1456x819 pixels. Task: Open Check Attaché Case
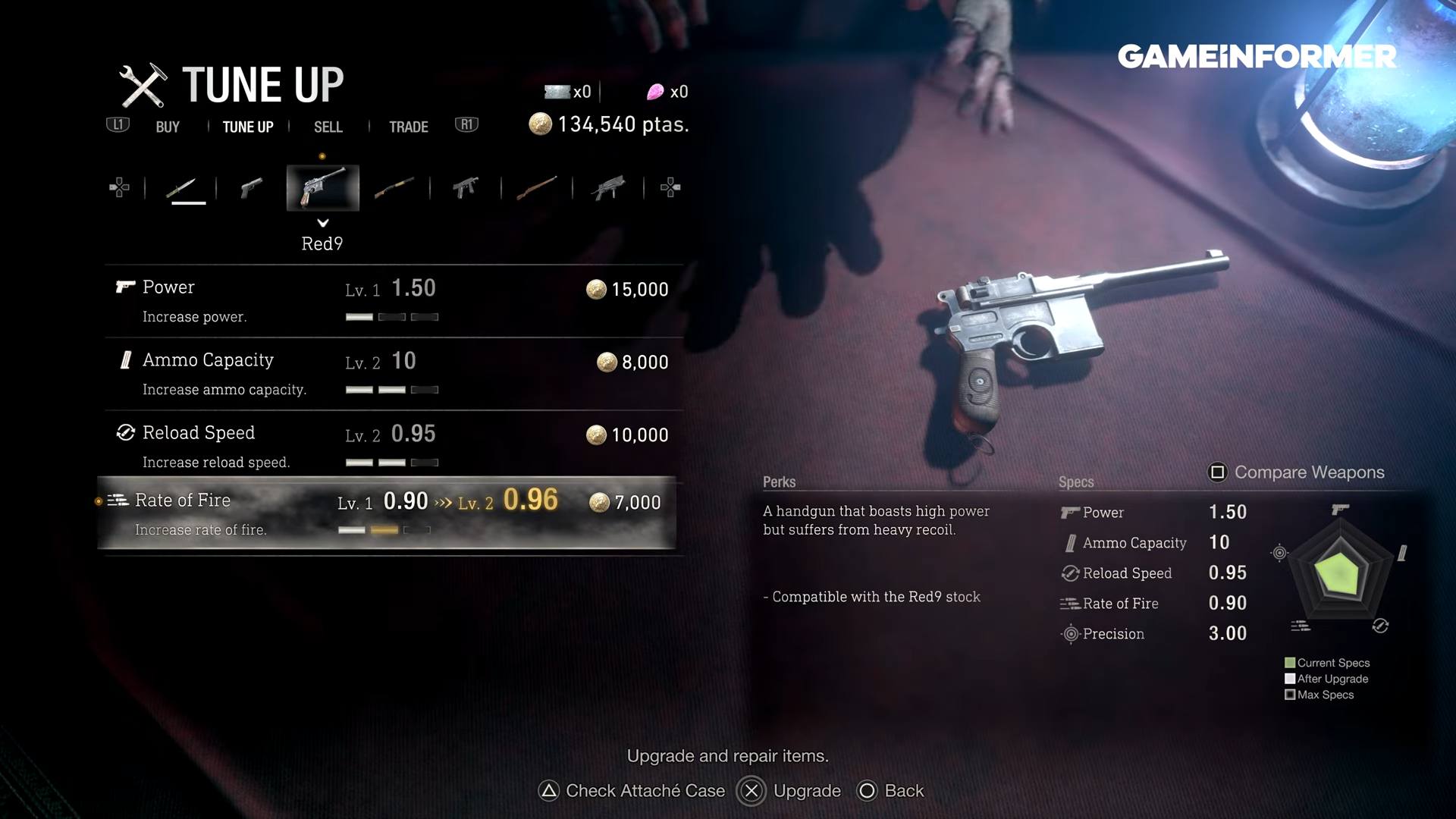click(632, 791)
